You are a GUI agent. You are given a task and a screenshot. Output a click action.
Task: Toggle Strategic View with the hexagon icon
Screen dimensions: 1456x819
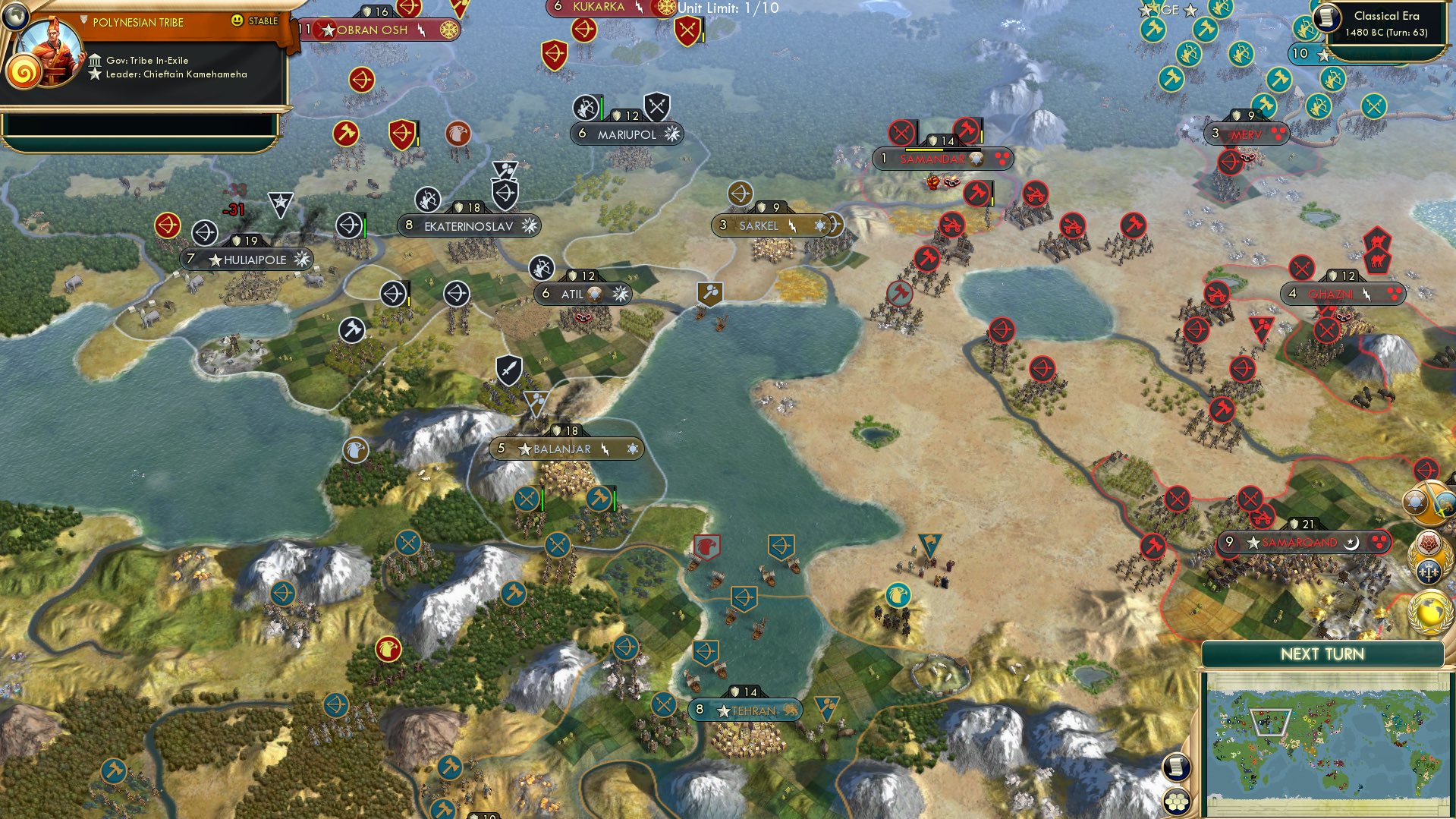click(1178, 801)
